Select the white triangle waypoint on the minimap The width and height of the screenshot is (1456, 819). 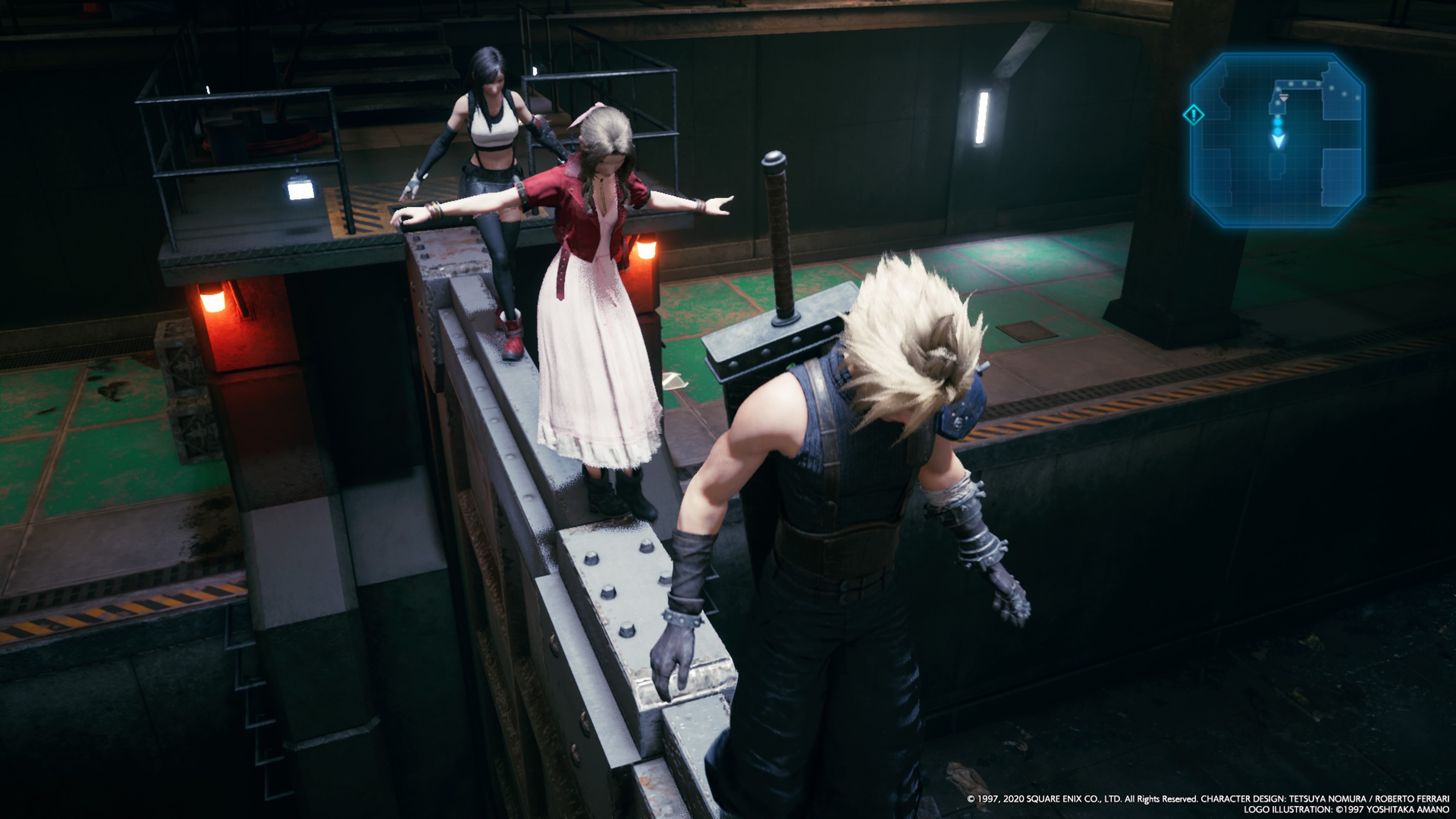(1284, 98)
